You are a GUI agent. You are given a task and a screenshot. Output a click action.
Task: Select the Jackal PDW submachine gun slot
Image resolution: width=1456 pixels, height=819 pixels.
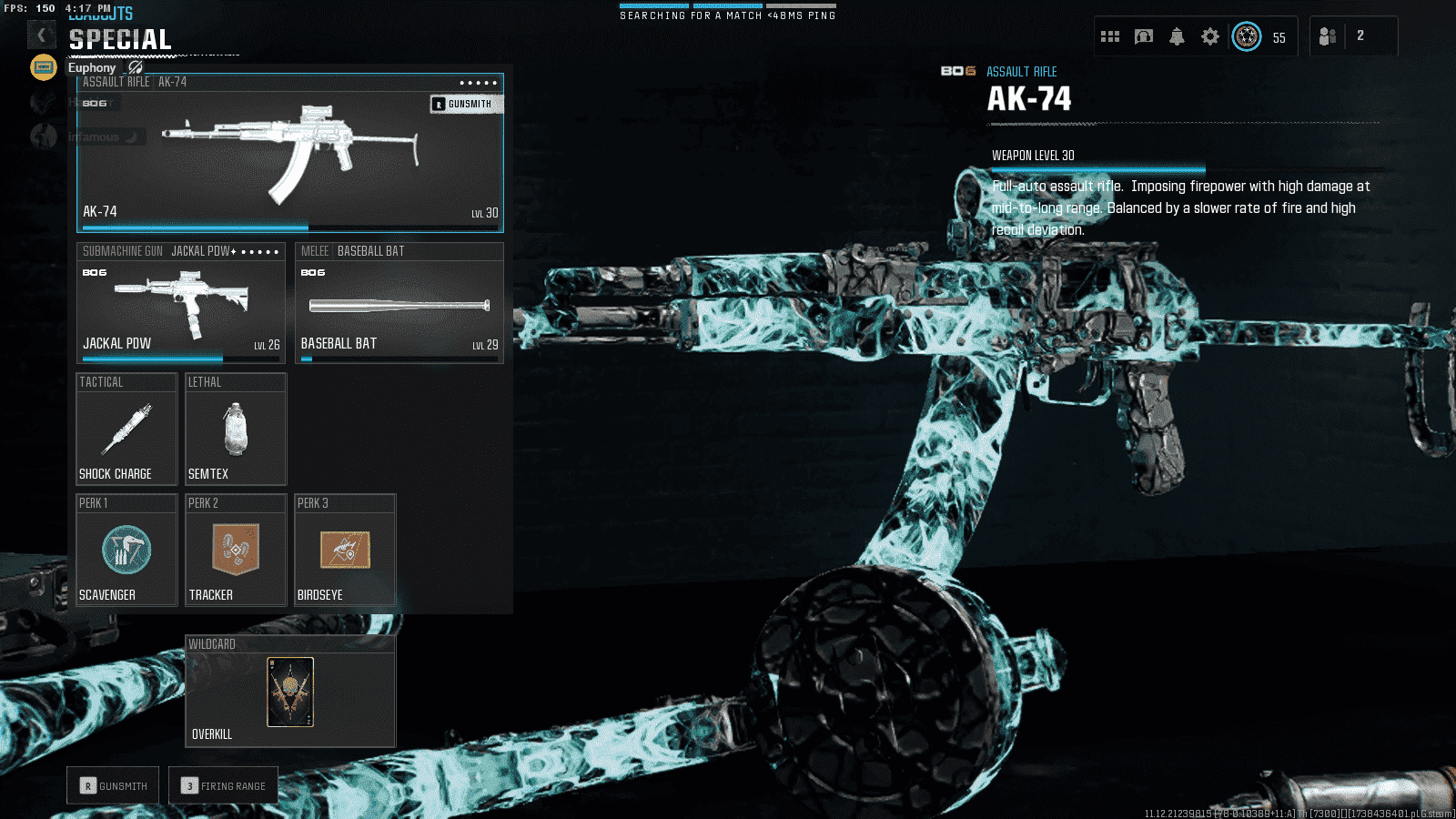coord(180,303)
